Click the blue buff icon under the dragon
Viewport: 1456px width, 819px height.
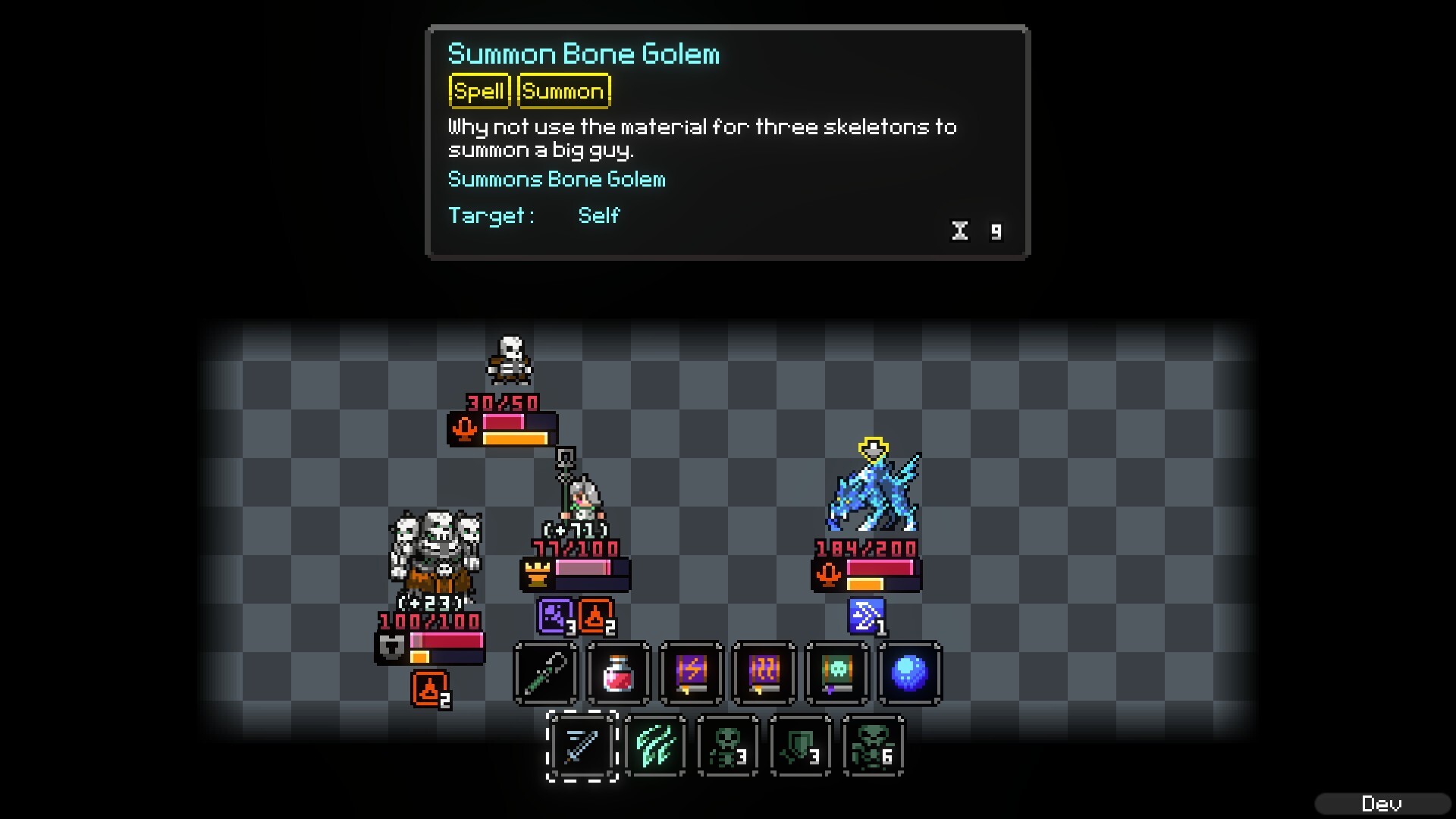point(866,617)
